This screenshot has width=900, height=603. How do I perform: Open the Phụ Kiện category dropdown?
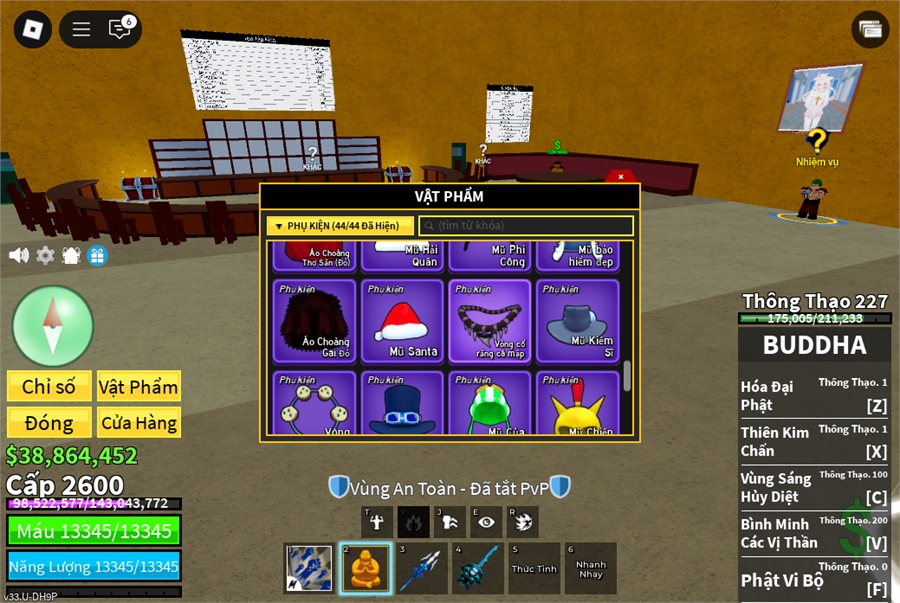coord(340,226)
